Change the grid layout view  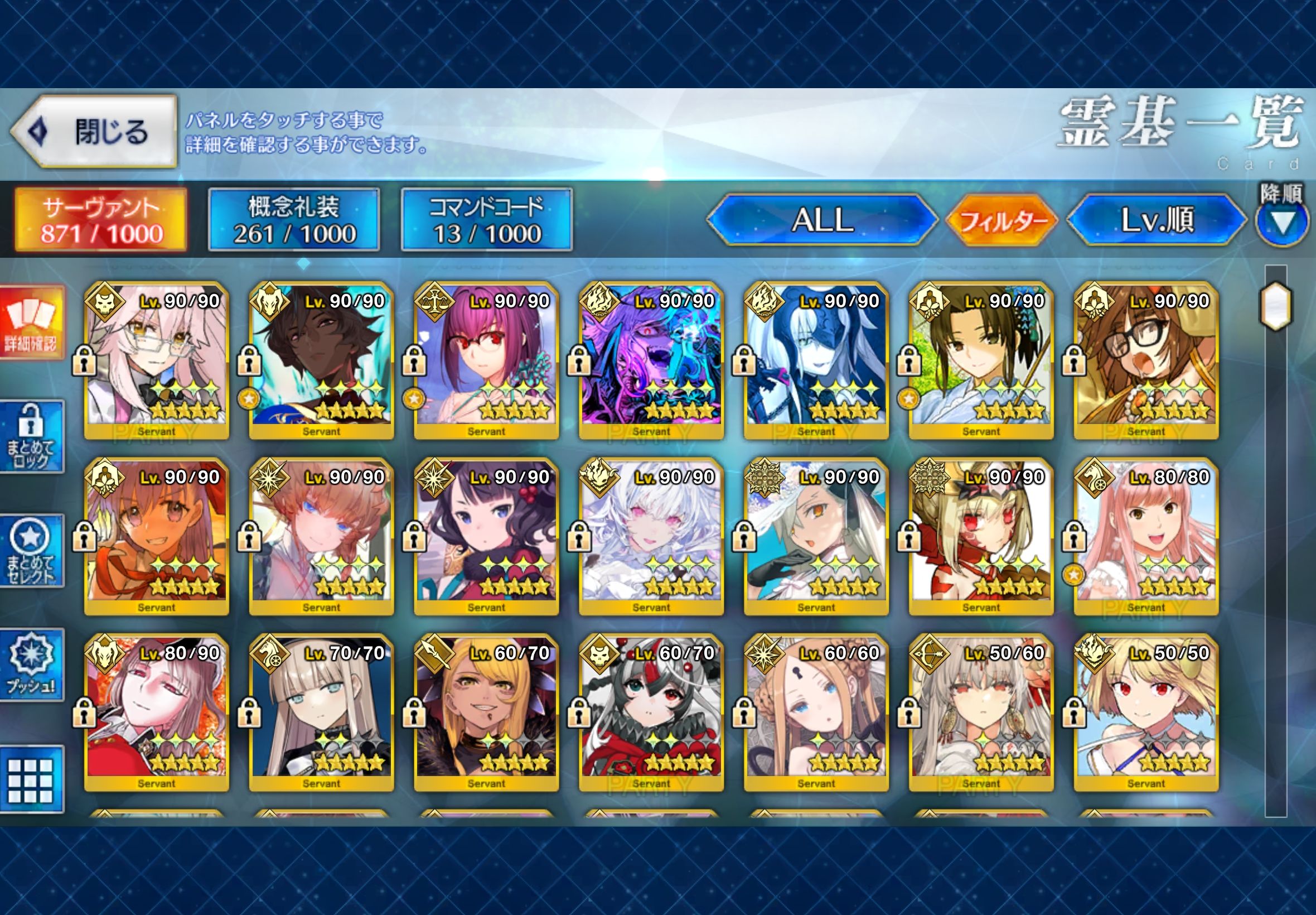tap(32, 779)
